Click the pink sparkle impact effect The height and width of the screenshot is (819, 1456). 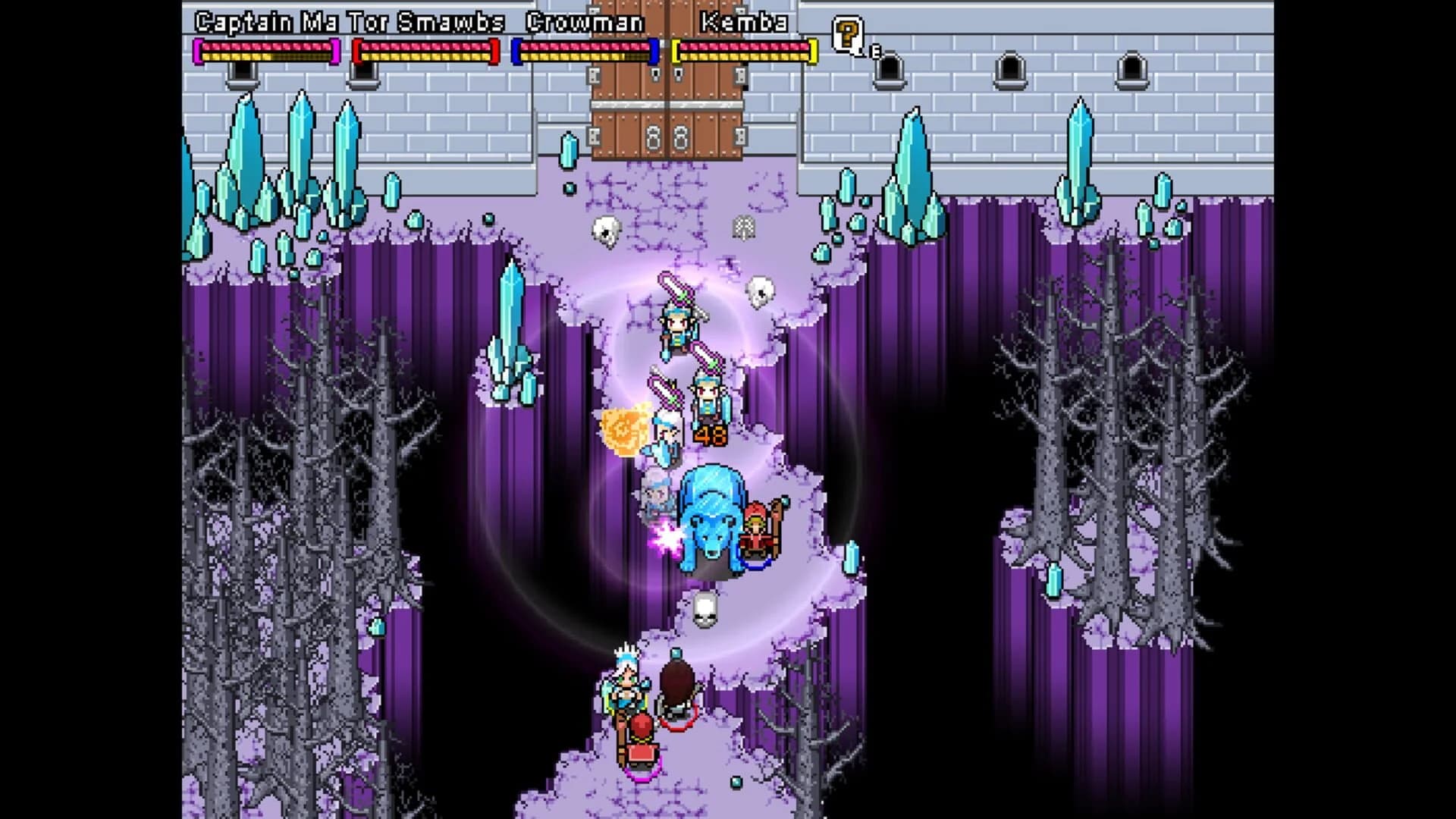(x=665, y=536)
